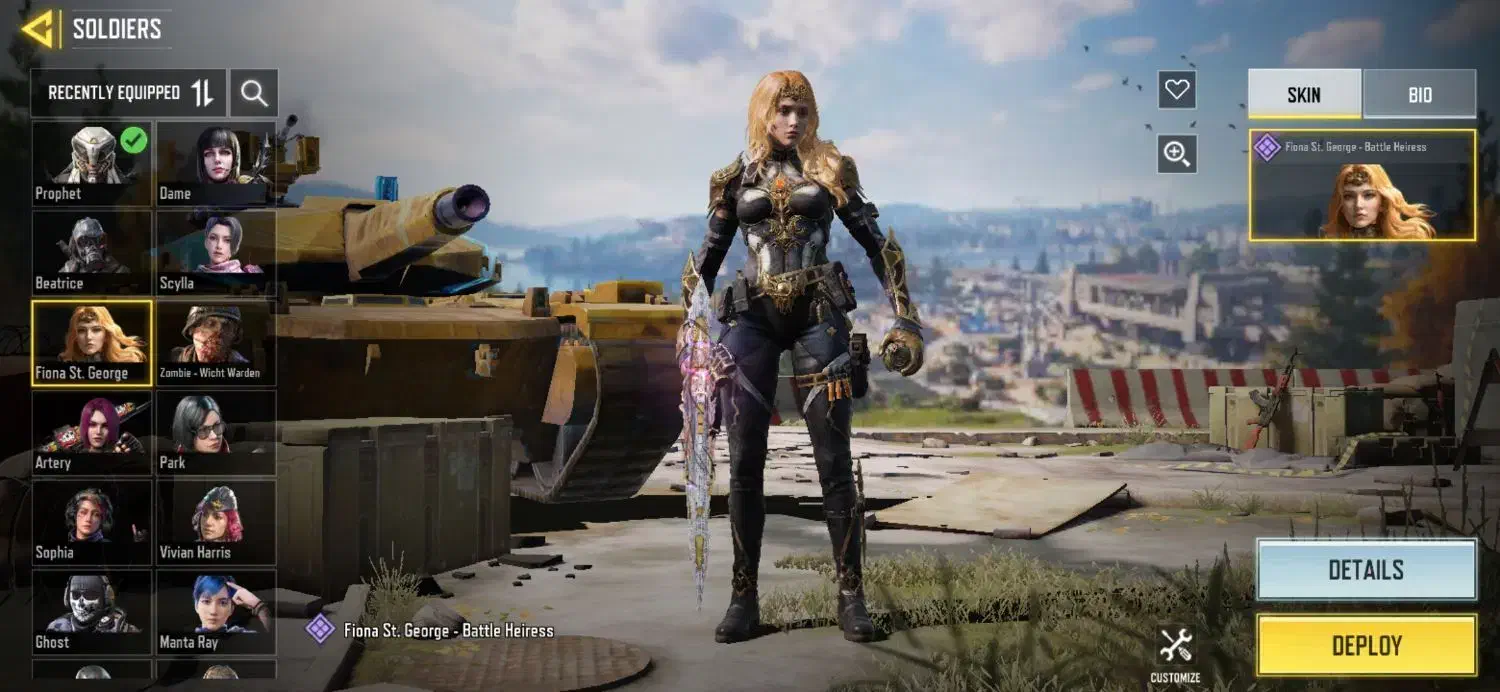
Task: Deploy the selected soldier
Action: 1366,645
